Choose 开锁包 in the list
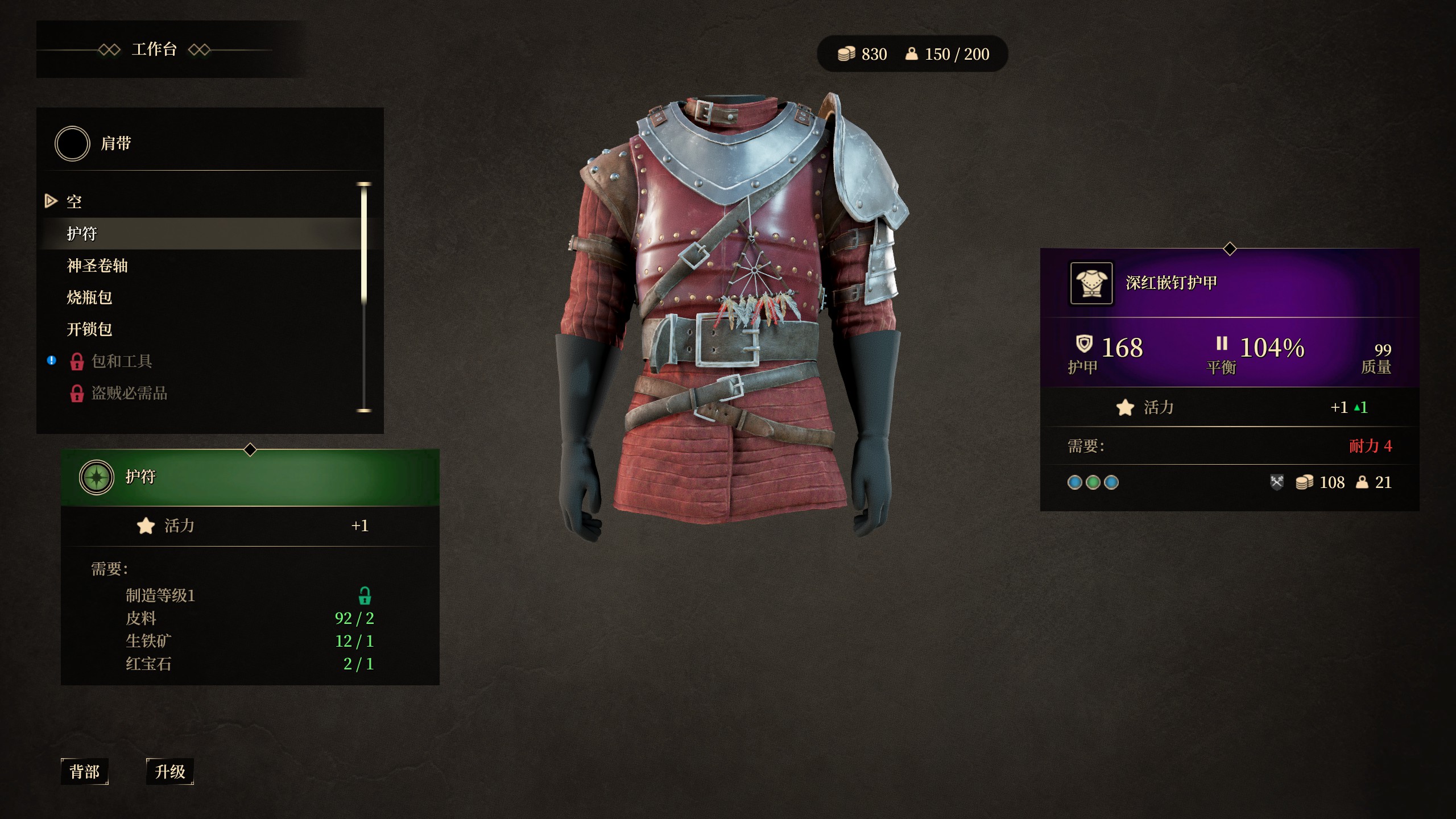Screen dimensions: 1456x819 89,329
